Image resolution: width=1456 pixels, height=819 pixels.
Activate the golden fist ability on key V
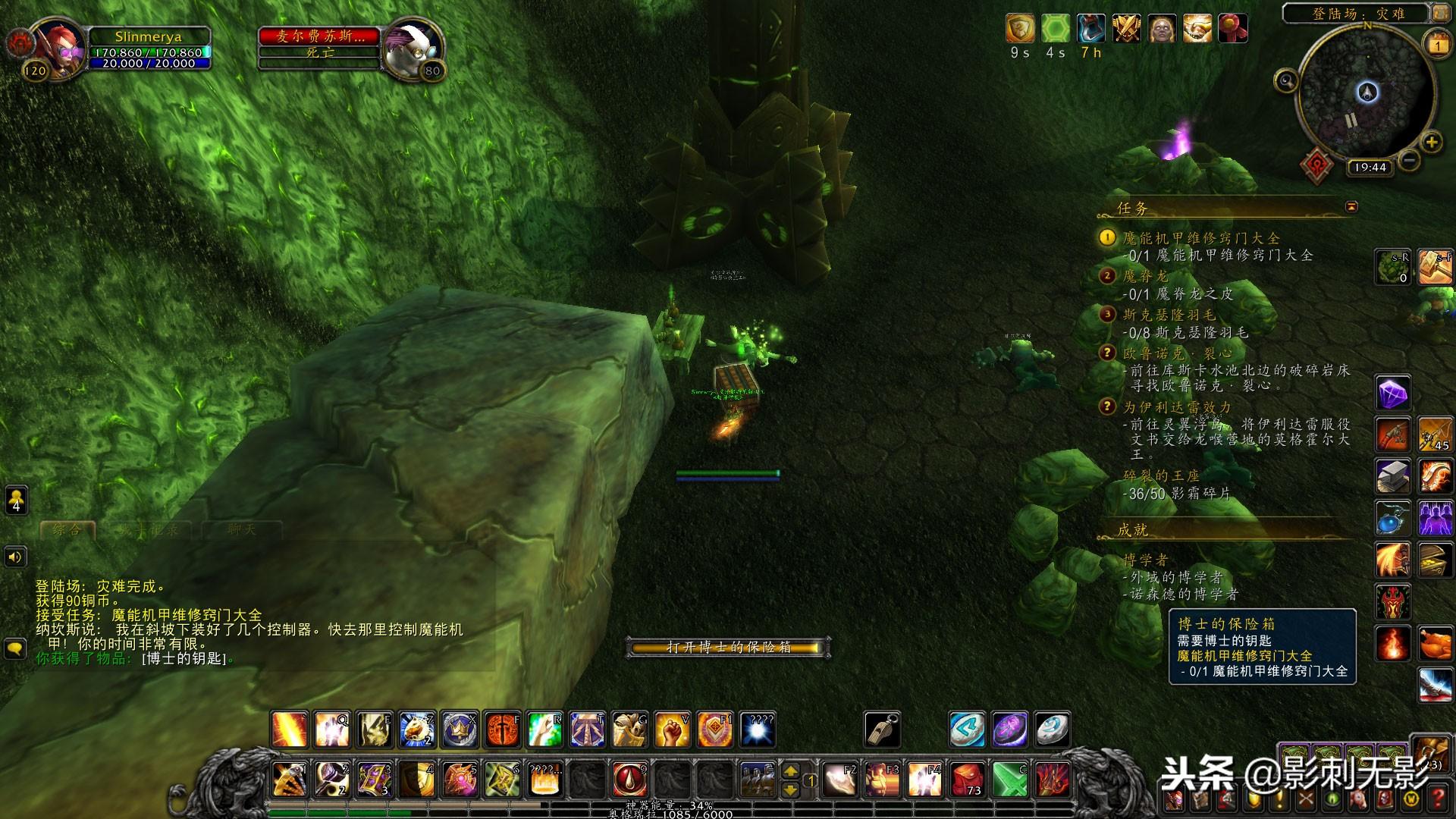(x=672, y=730)
